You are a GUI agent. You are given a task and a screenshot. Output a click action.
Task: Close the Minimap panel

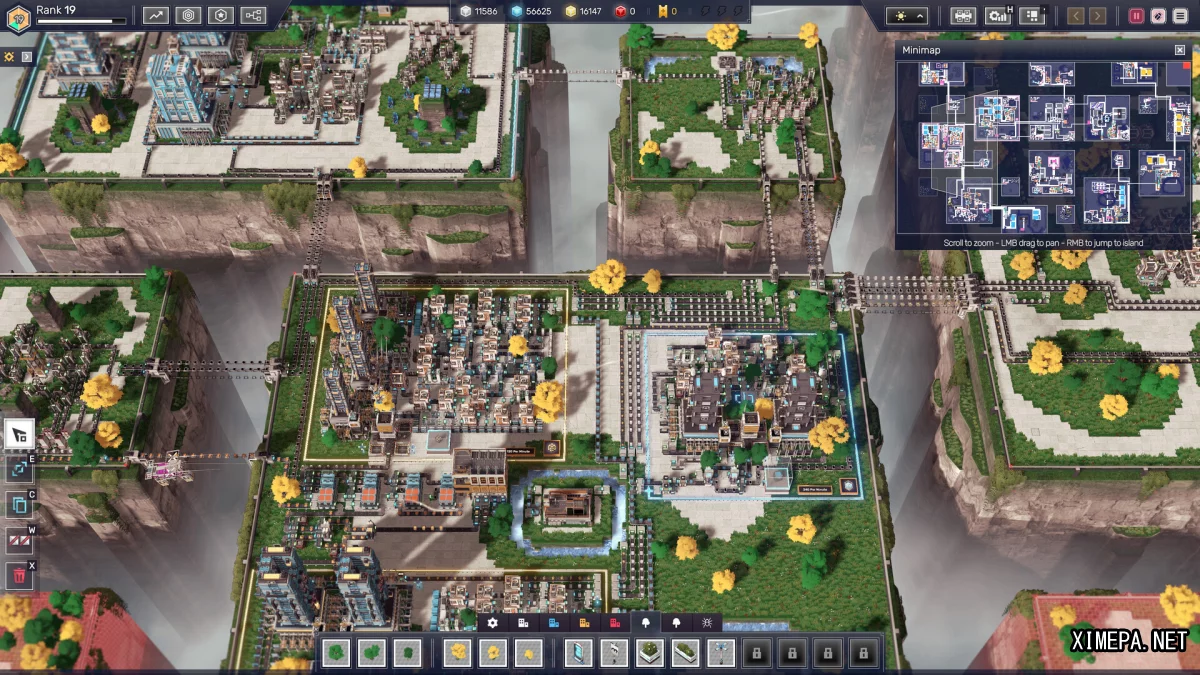click(1180, 50)
